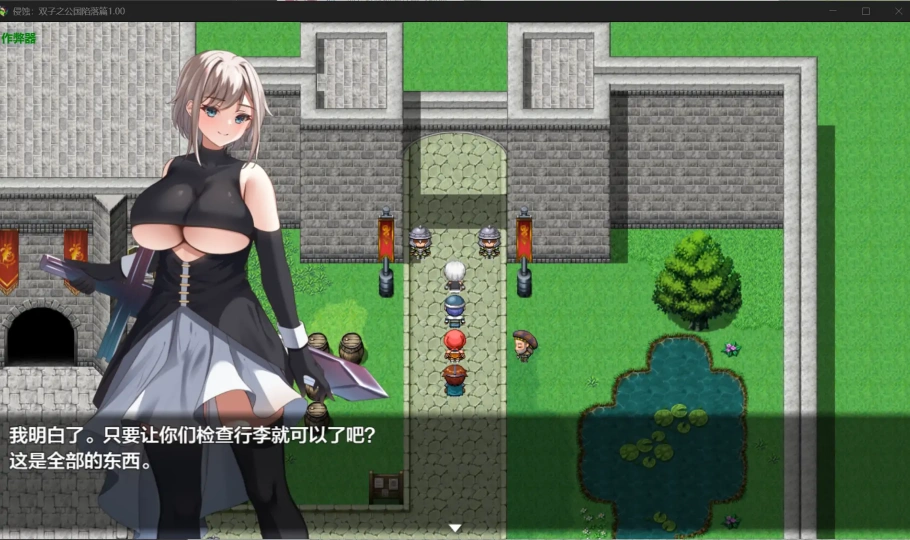Screen dimensions: 910x540
Task: Maximize the game window
Action: click(x=866, y=11)
